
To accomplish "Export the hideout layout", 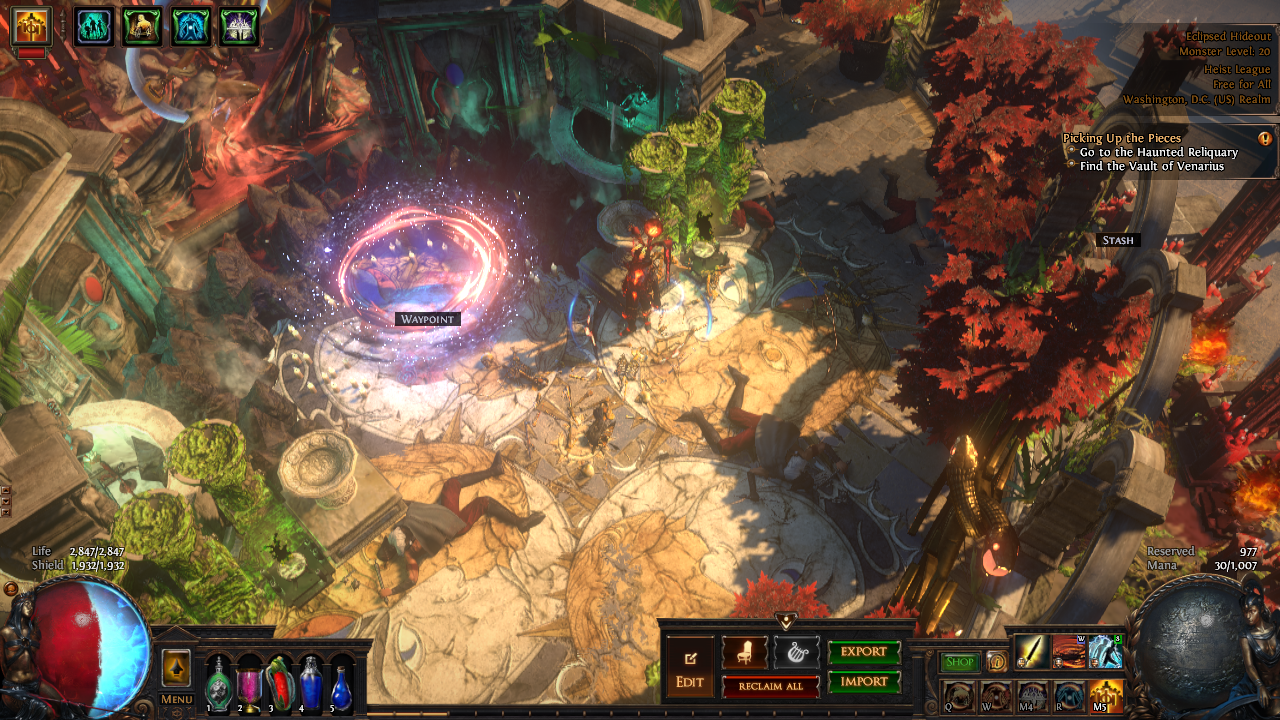I will pyautogui.click(x=864, y=652).
